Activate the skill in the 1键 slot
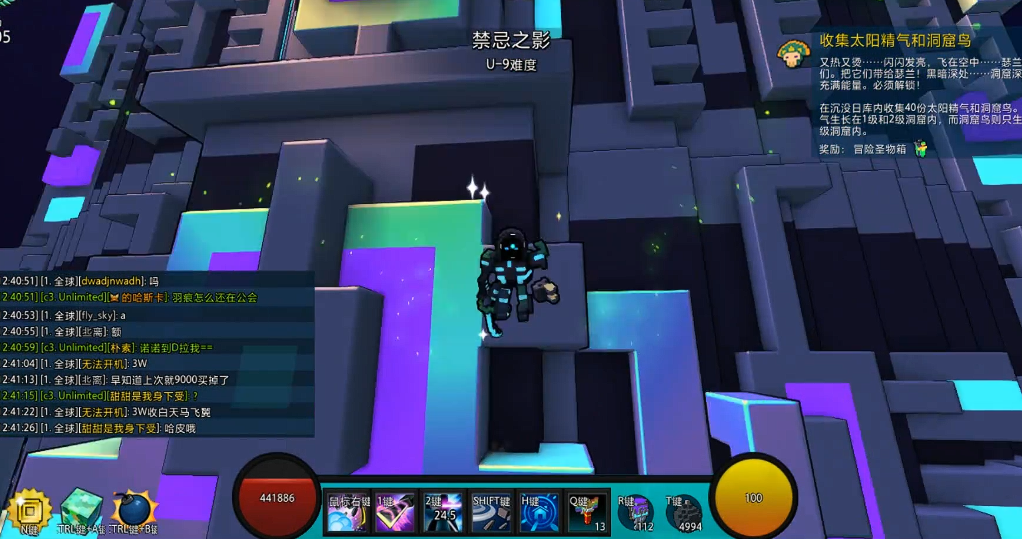The image size is (1022, 539). [396, 512]
